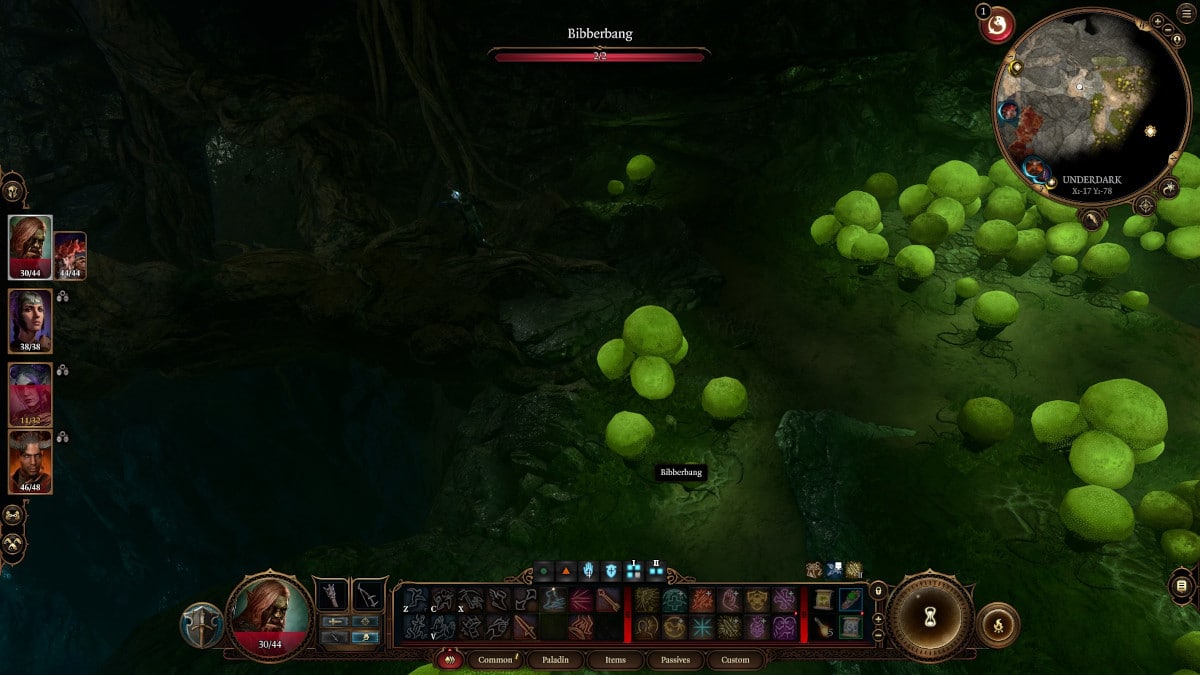Click the hourglass end turn button

[x=930, y=617]
